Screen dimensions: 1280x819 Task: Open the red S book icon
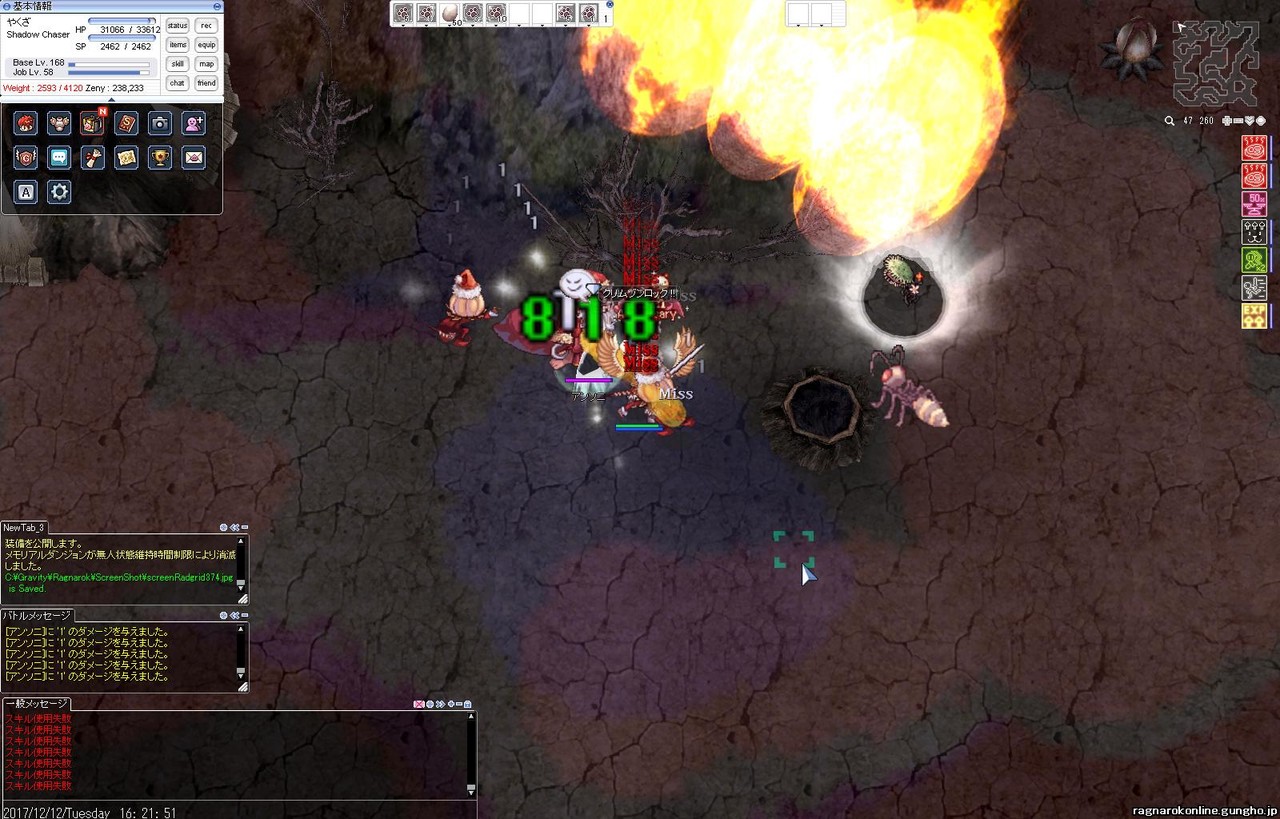click(x=126, y=123)
